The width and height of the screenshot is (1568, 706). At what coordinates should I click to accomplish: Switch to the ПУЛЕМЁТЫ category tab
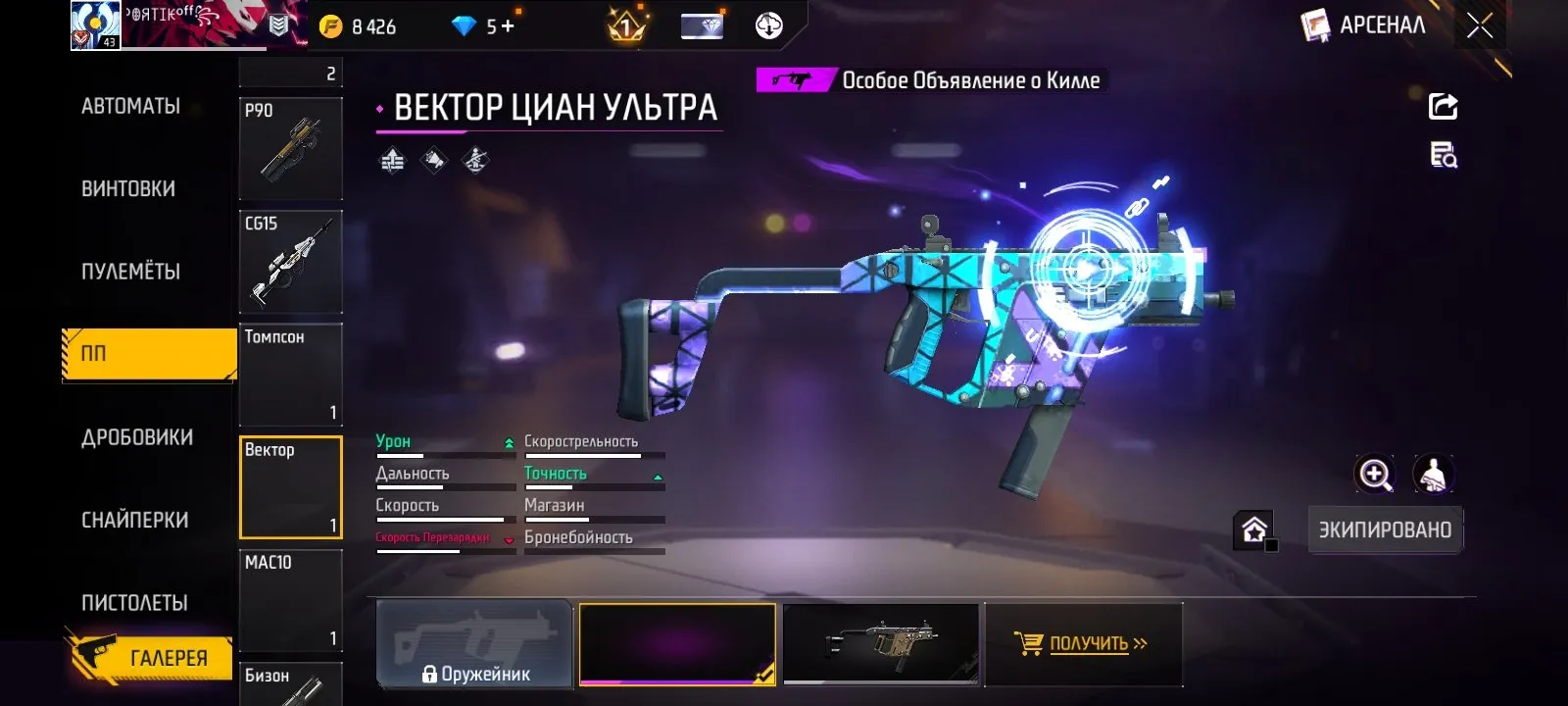[132, 273]
